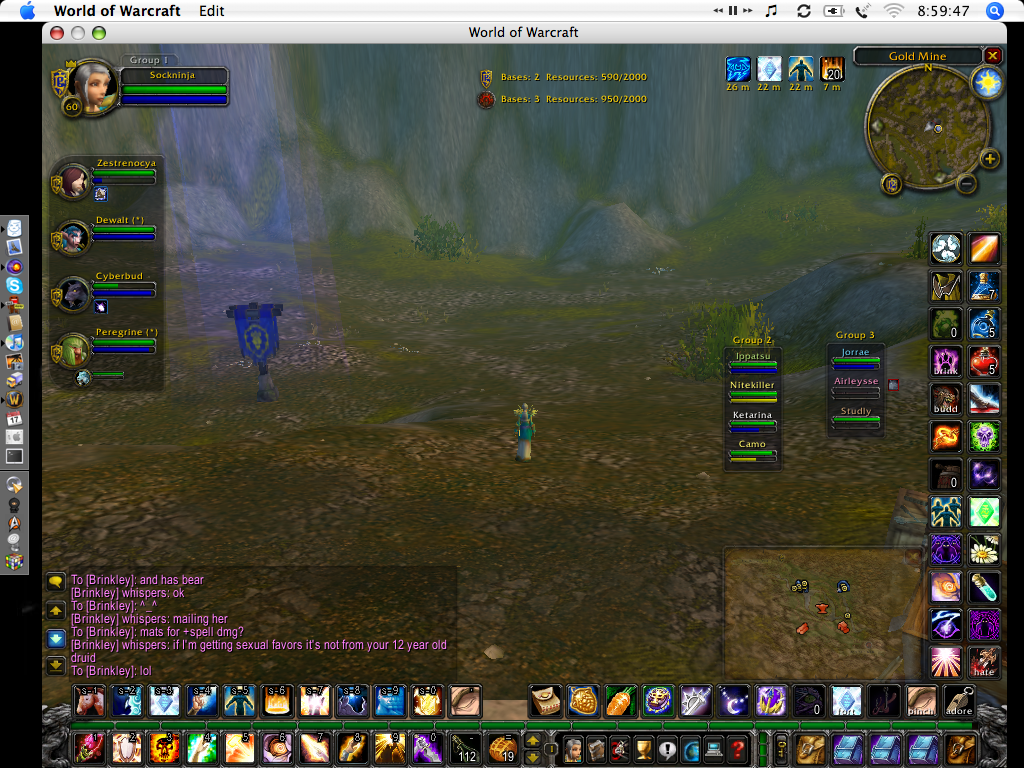Activate the 'adore' whistle macro button
This screenshot has height=768, width=1024.
(x=958, y=701)
